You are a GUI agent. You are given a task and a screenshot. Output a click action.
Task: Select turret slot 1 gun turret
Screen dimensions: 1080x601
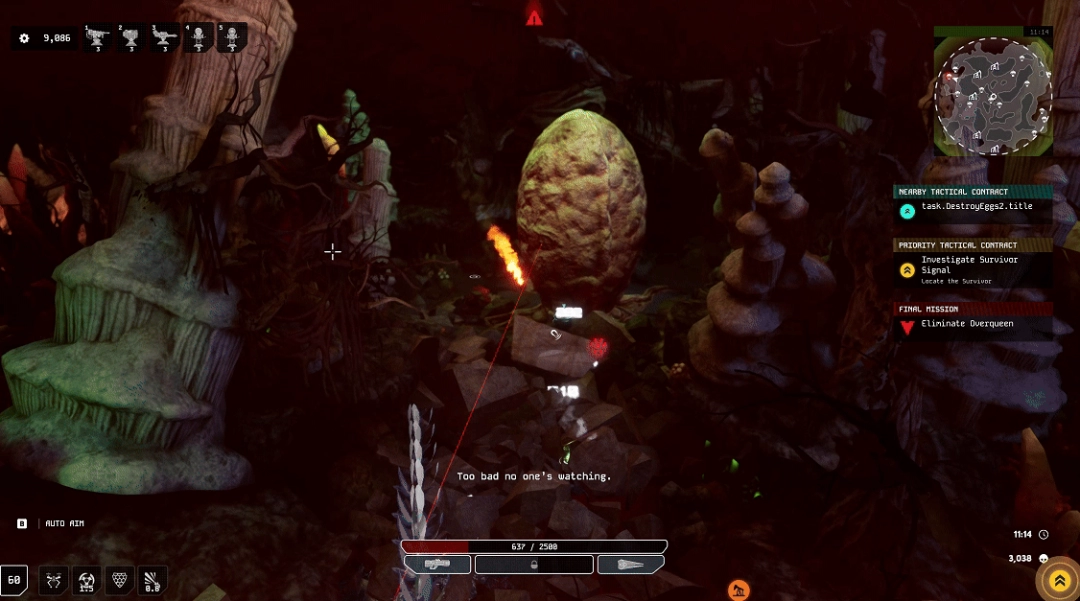99,39
